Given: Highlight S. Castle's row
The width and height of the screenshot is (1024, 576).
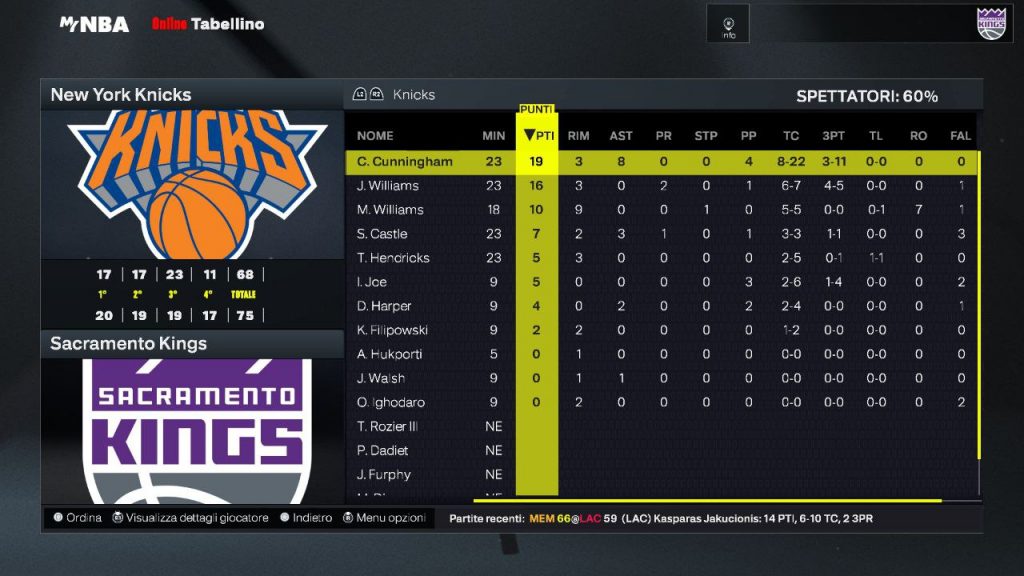Looking at the screenshot, I should [x=382, y=234].
